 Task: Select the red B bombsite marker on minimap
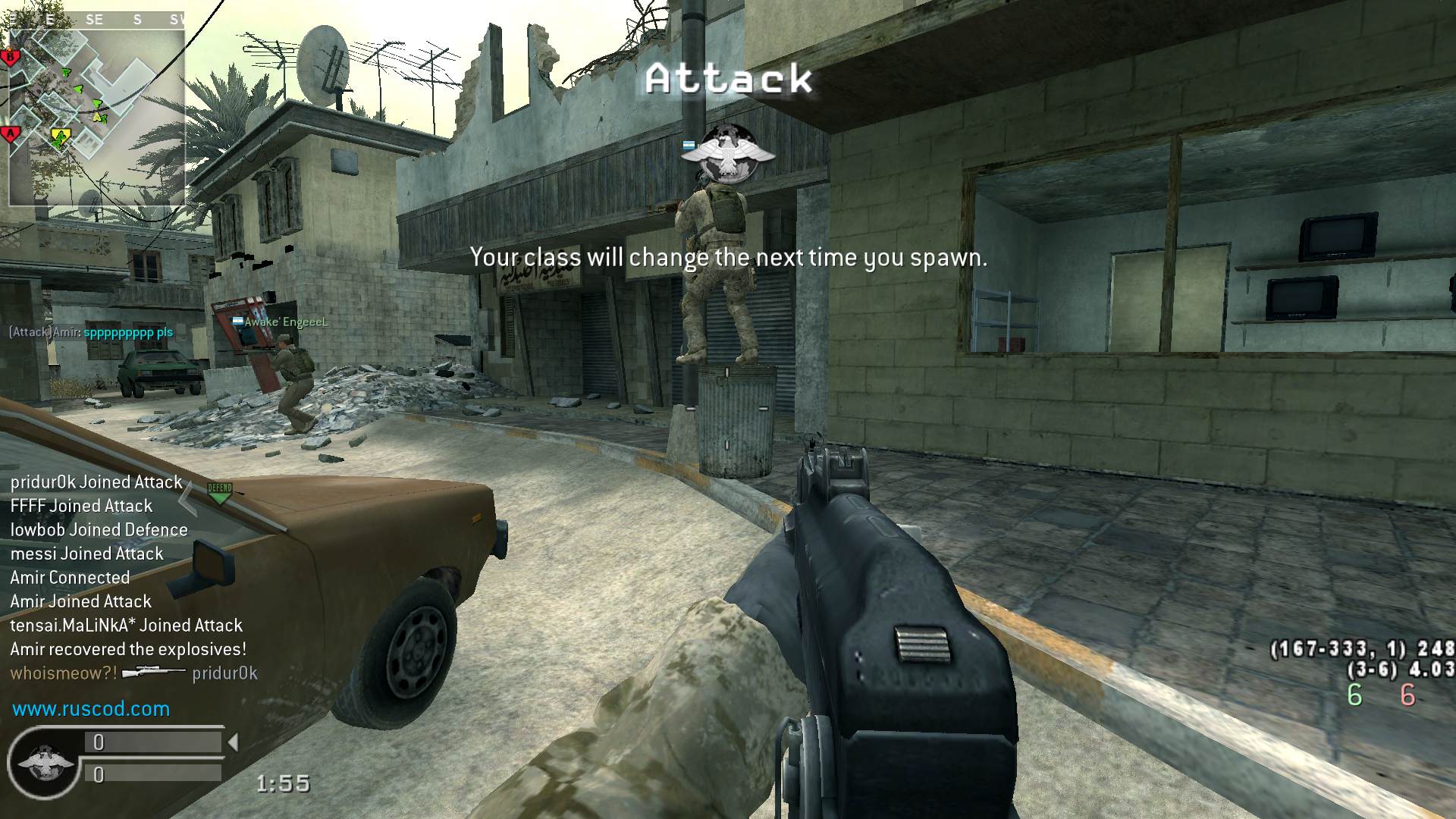tap(10, 58)
